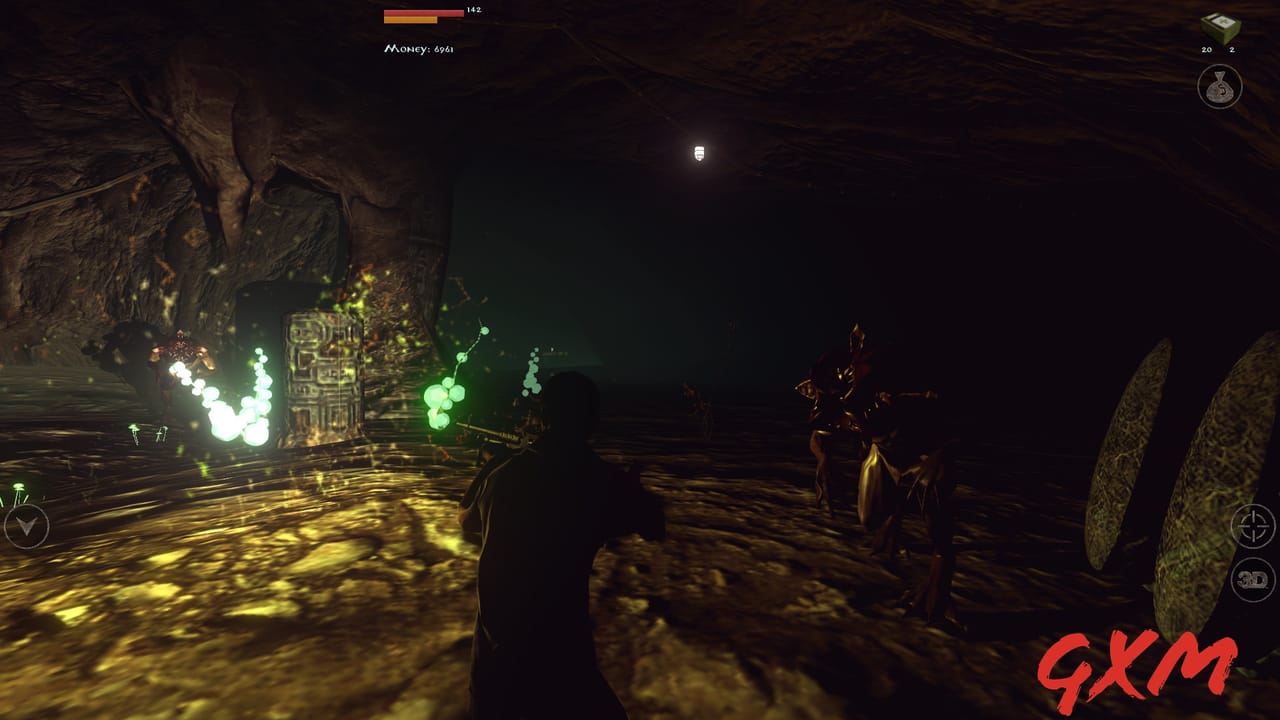Click the hanging lamp on the ceiling
The image size is (1280, 720).
point(700,150)
